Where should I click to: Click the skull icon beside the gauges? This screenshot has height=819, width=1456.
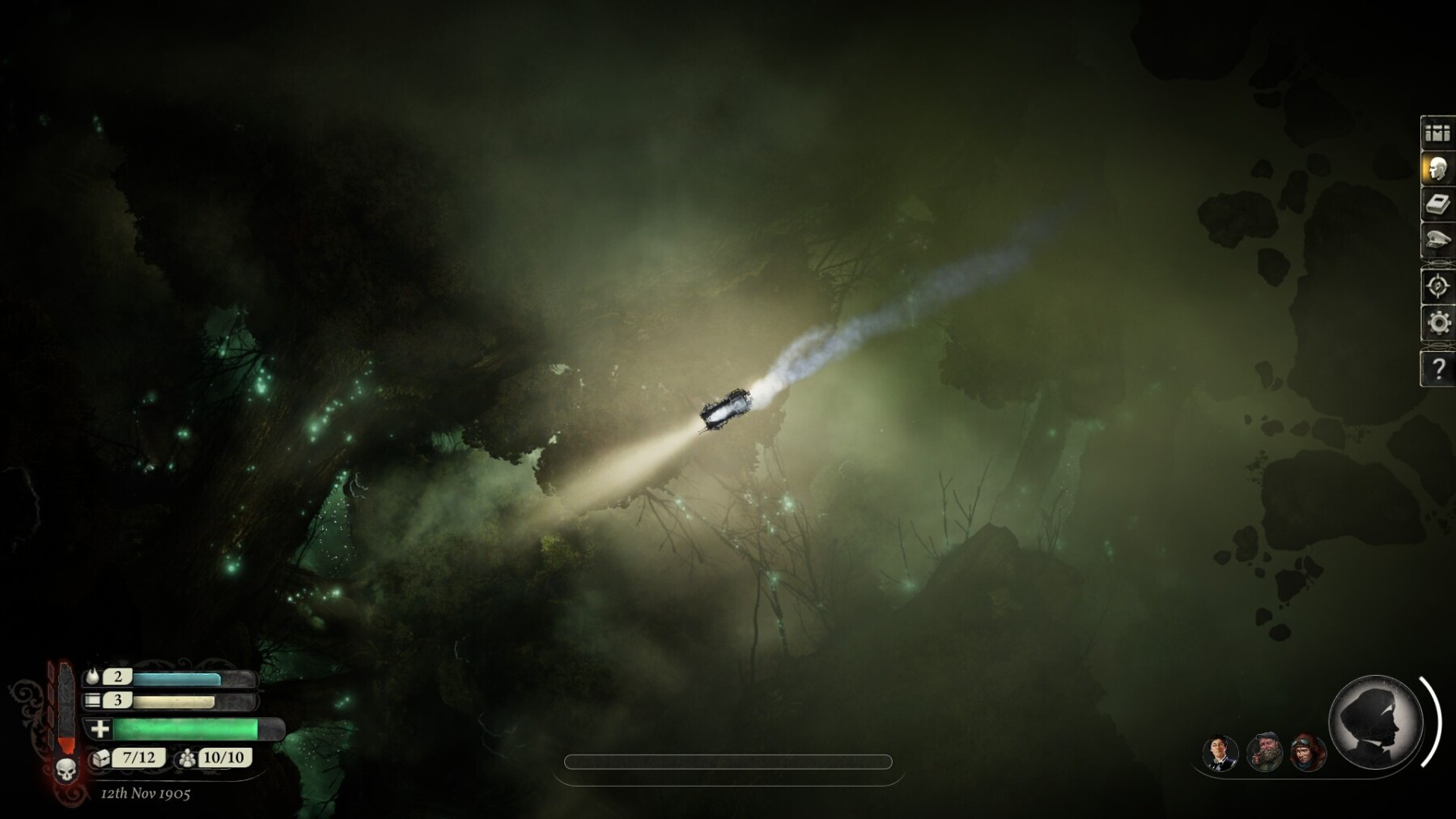(66, 769)
